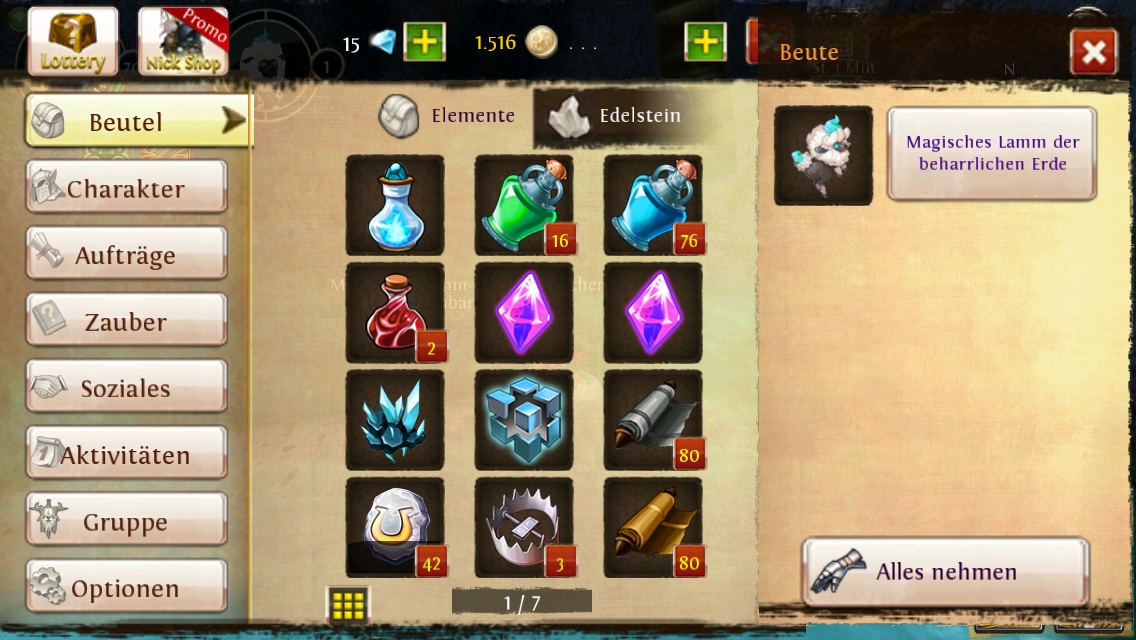Add more gold coins with the plus button
This screenshot has height=640, width=1136.
[705, 42]
